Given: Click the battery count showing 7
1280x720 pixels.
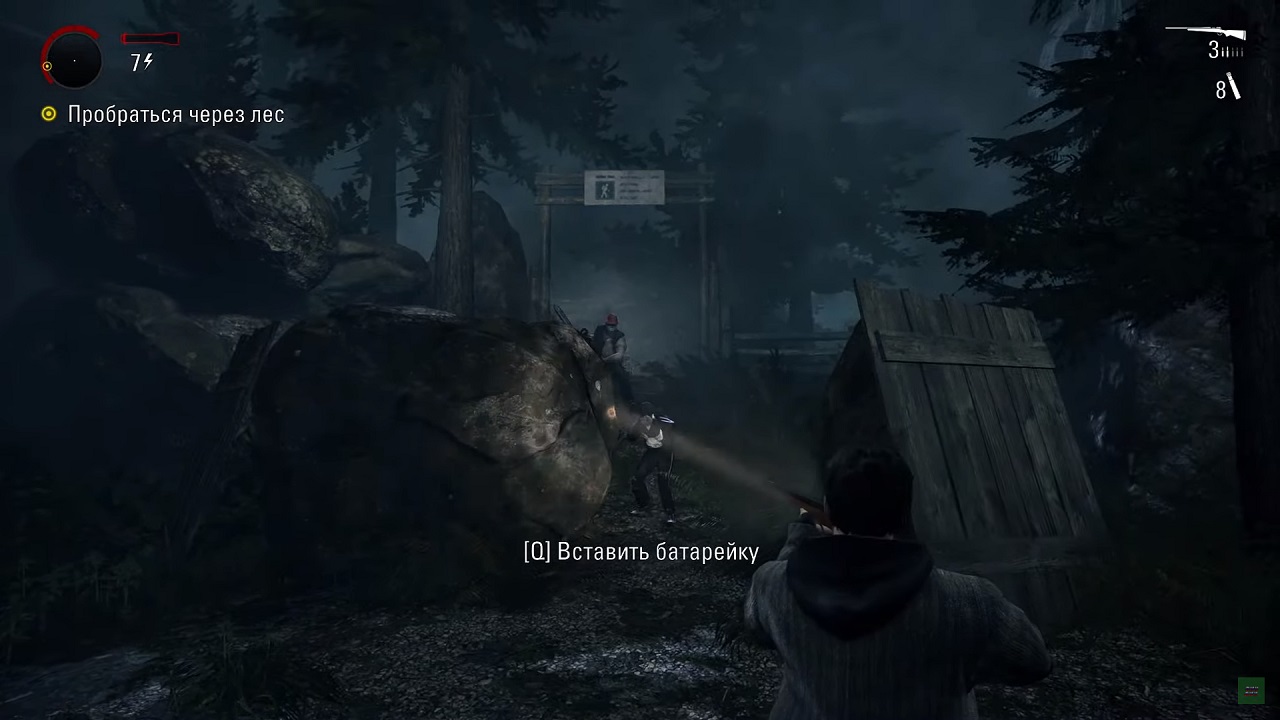Looking at the screenshot, I should (x=138, y=62).
